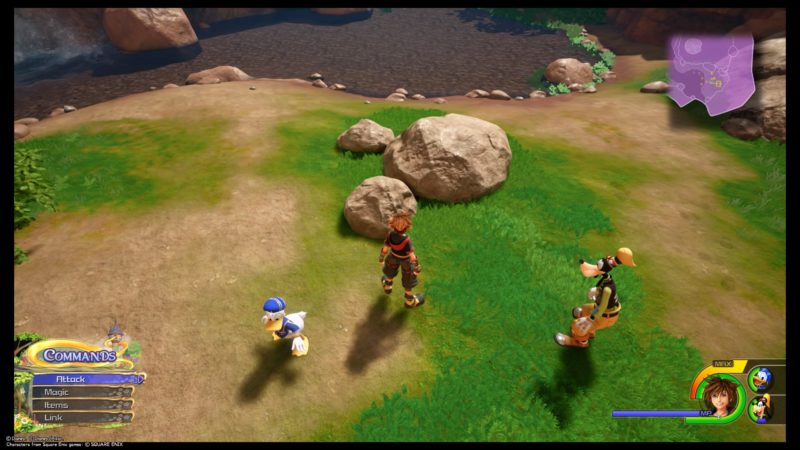This screenshot has width=800, height=450.
Task: Select Goofy's party portrait icon
Action: (x=760, y=408)
